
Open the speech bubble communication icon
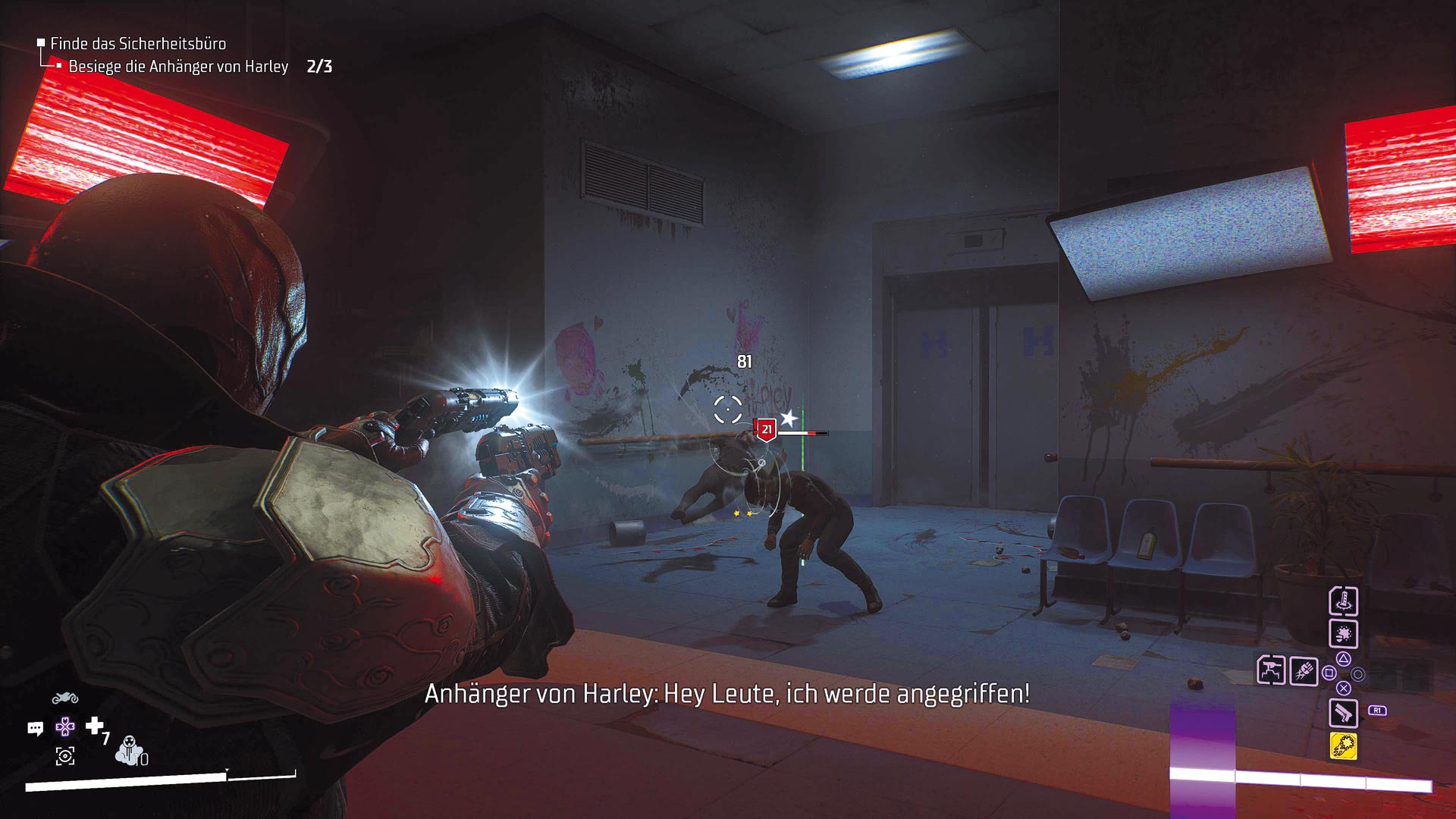tap(36, 729)
